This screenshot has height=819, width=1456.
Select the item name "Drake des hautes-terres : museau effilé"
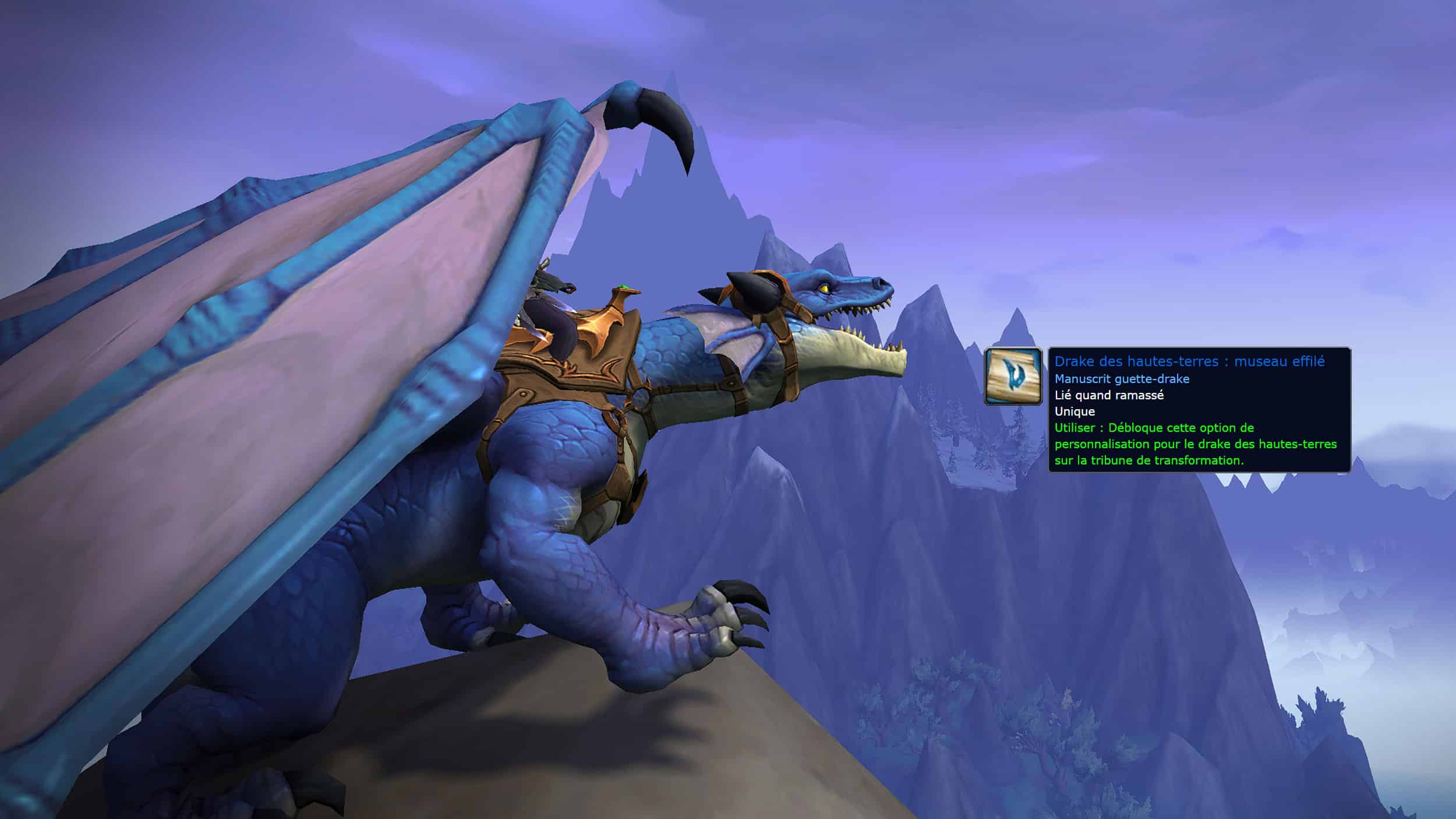[1189, 361]
